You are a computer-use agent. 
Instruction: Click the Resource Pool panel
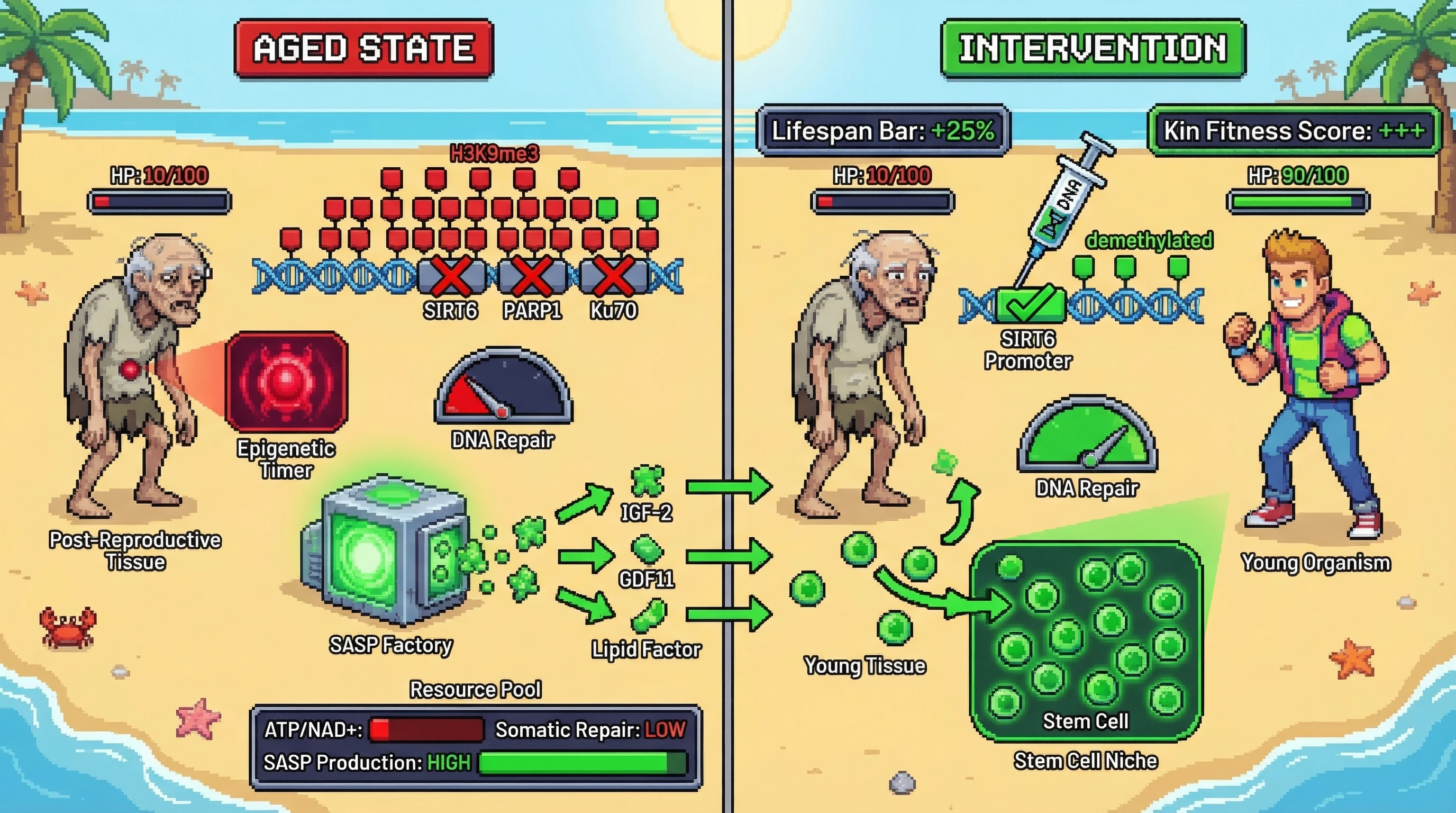(475, 746)
